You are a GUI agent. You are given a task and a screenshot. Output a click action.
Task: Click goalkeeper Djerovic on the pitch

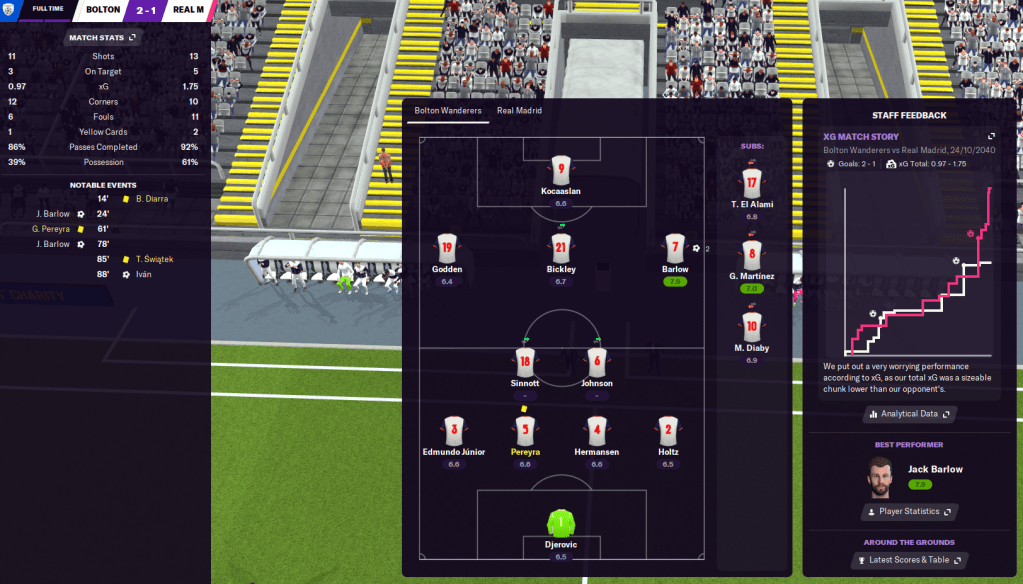pos(560,523)
